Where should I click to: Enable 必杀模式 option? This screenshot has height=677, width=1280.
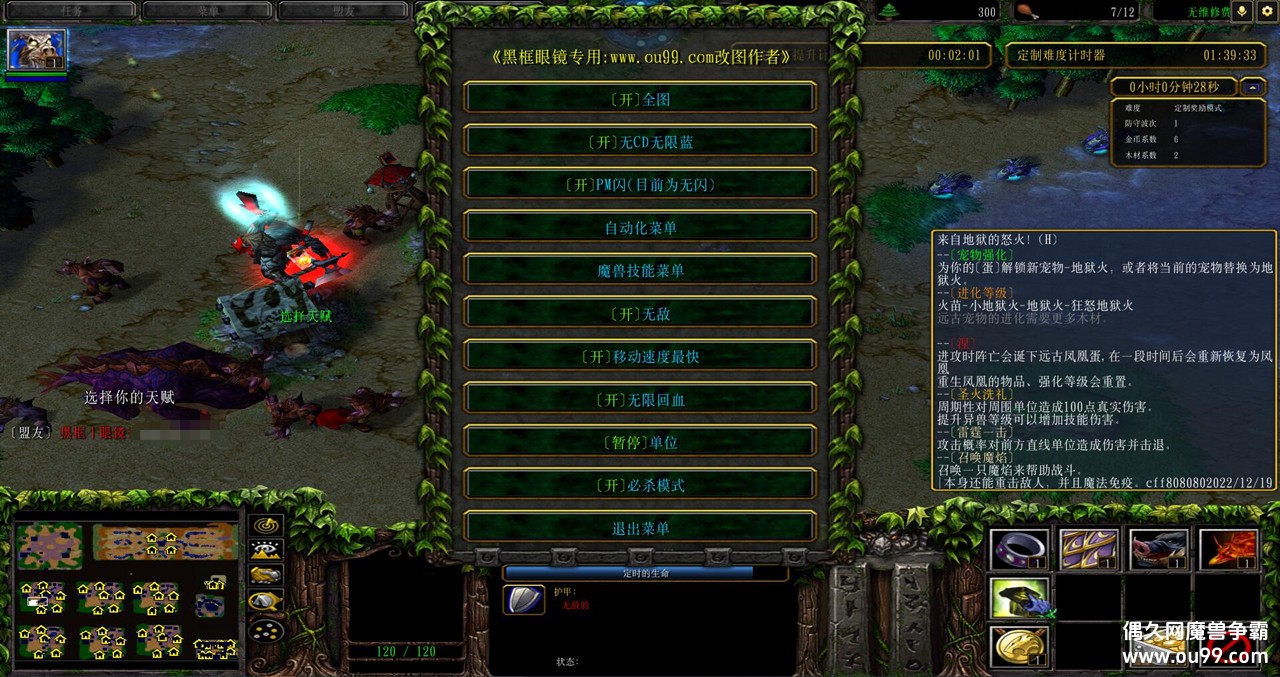(x=640, y=485)
